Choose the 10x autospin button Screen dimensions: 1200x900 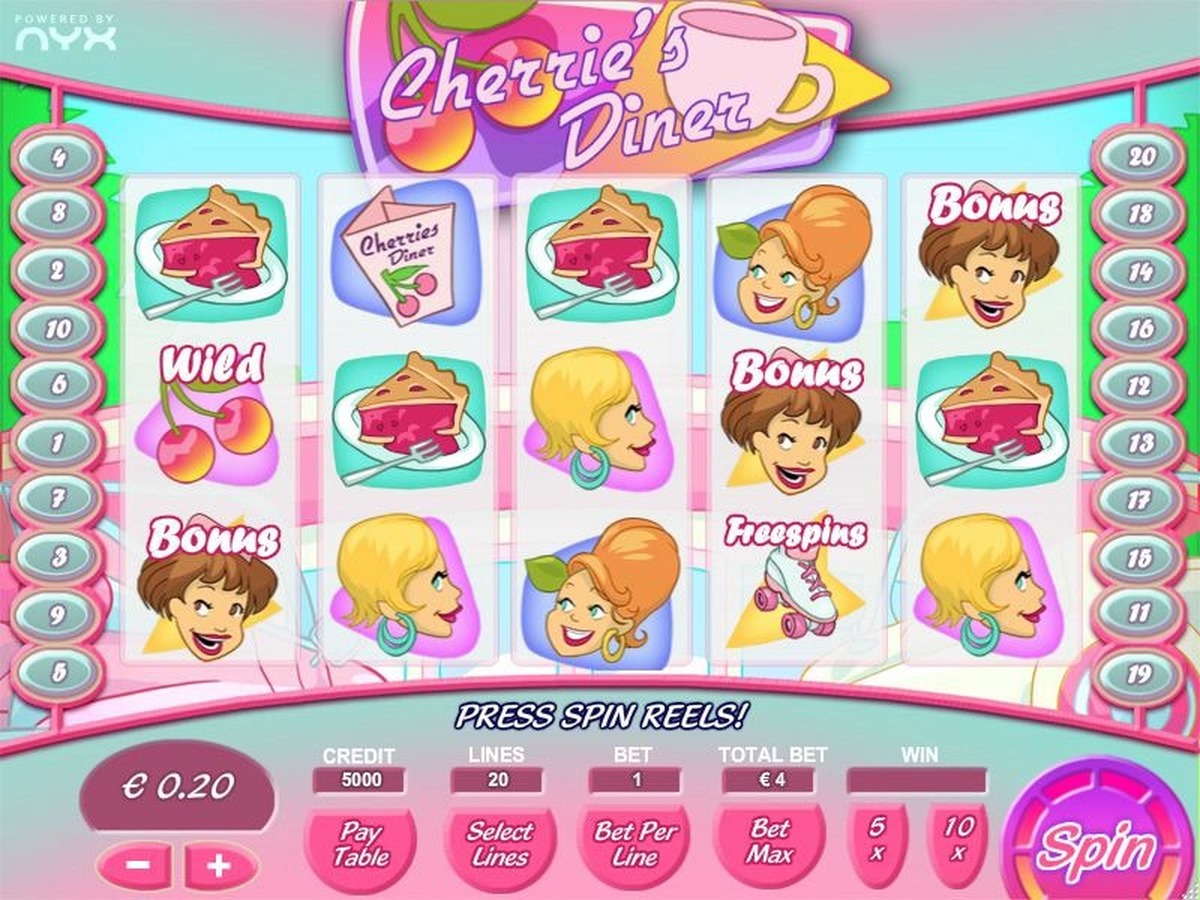point(958,839)
